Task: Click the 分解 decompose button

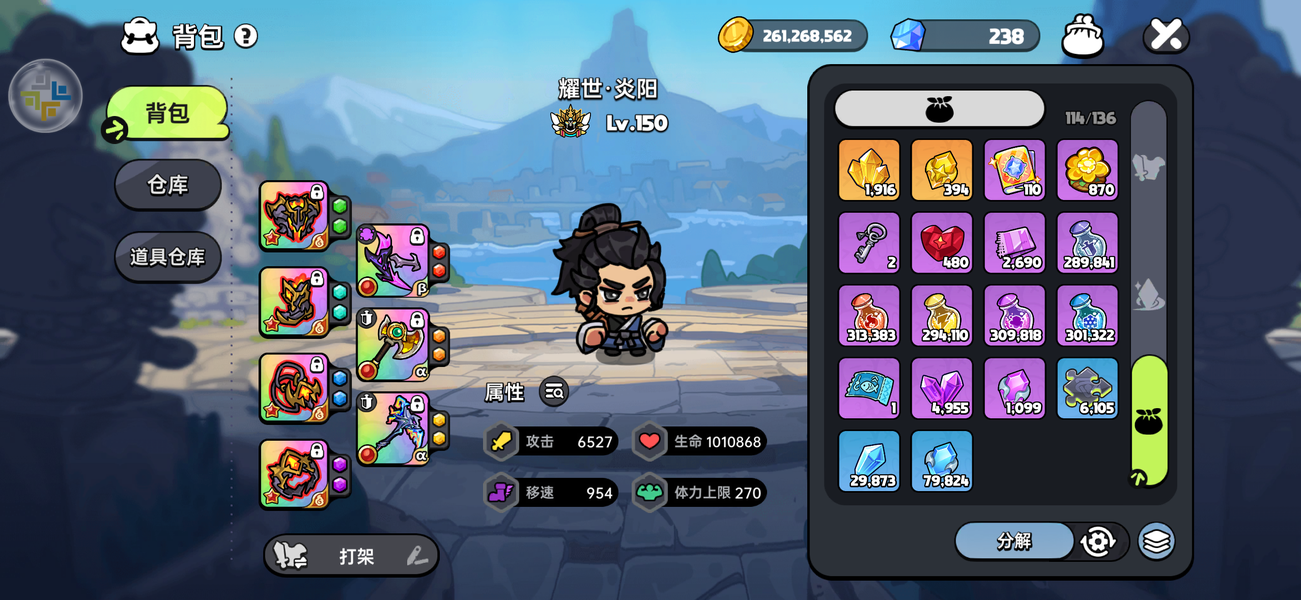Action: 1013,541
